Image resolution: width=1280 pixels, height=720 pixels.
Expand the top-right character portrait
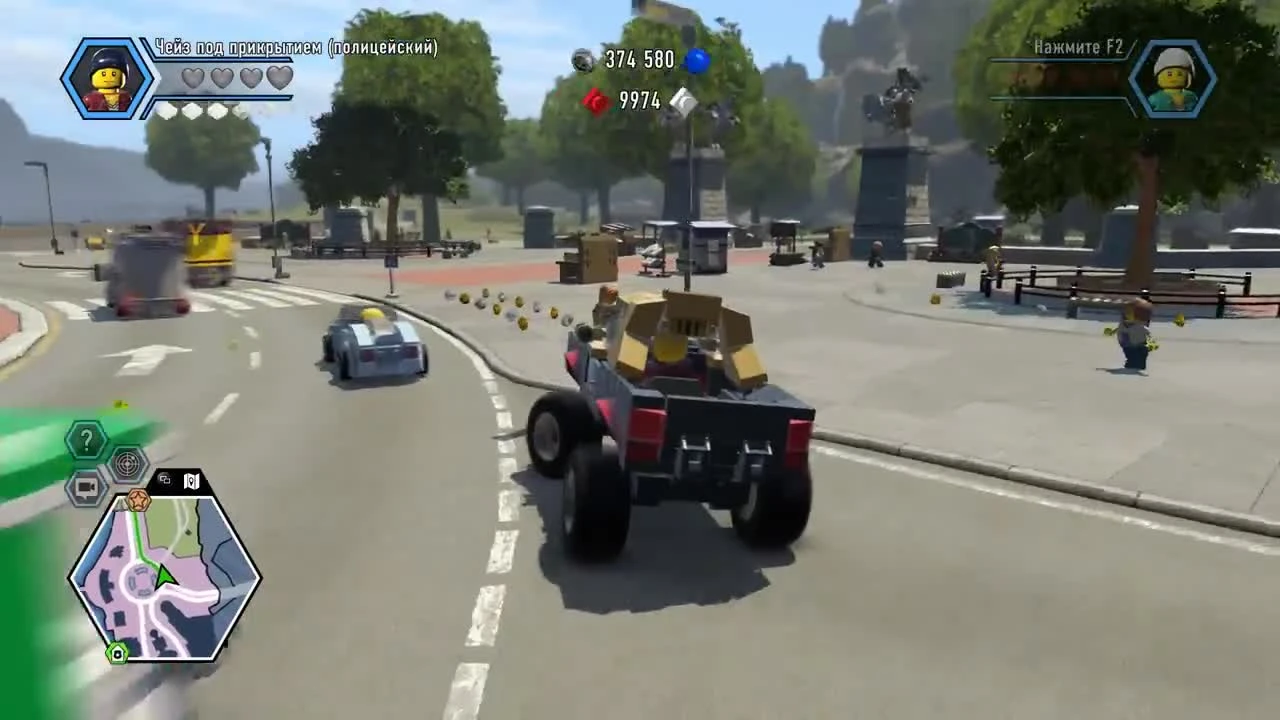pyautogui.click(x=1173, y=78)
